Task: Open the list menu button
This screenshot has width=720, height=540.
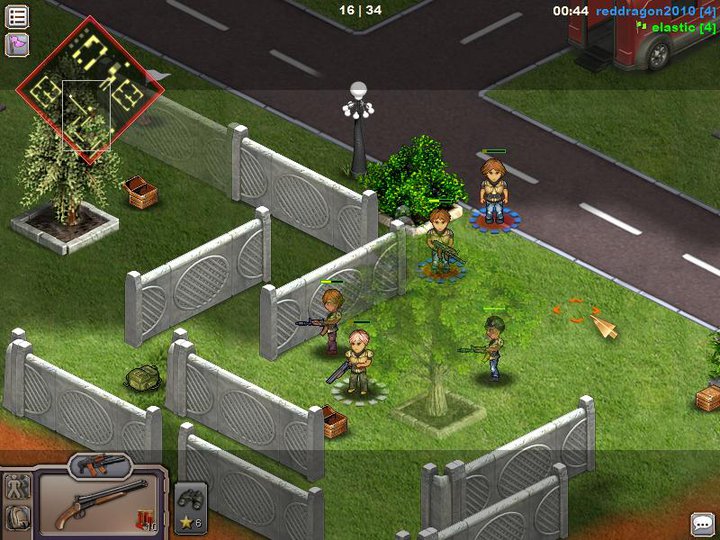Action: [x=17, y=17]
